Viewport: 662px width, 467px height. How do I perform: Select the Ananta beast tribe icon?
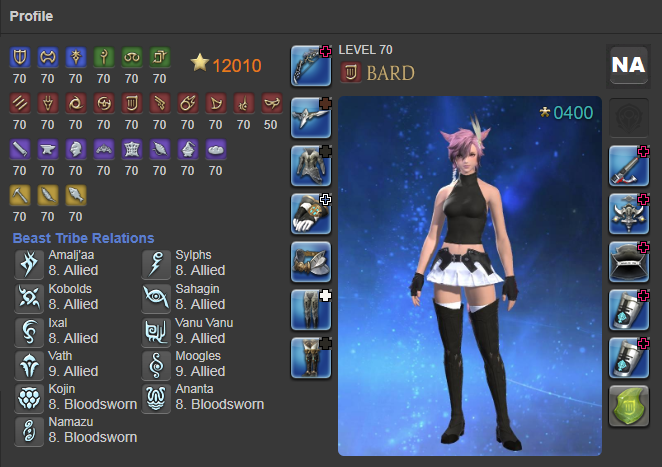pos(155,397)
